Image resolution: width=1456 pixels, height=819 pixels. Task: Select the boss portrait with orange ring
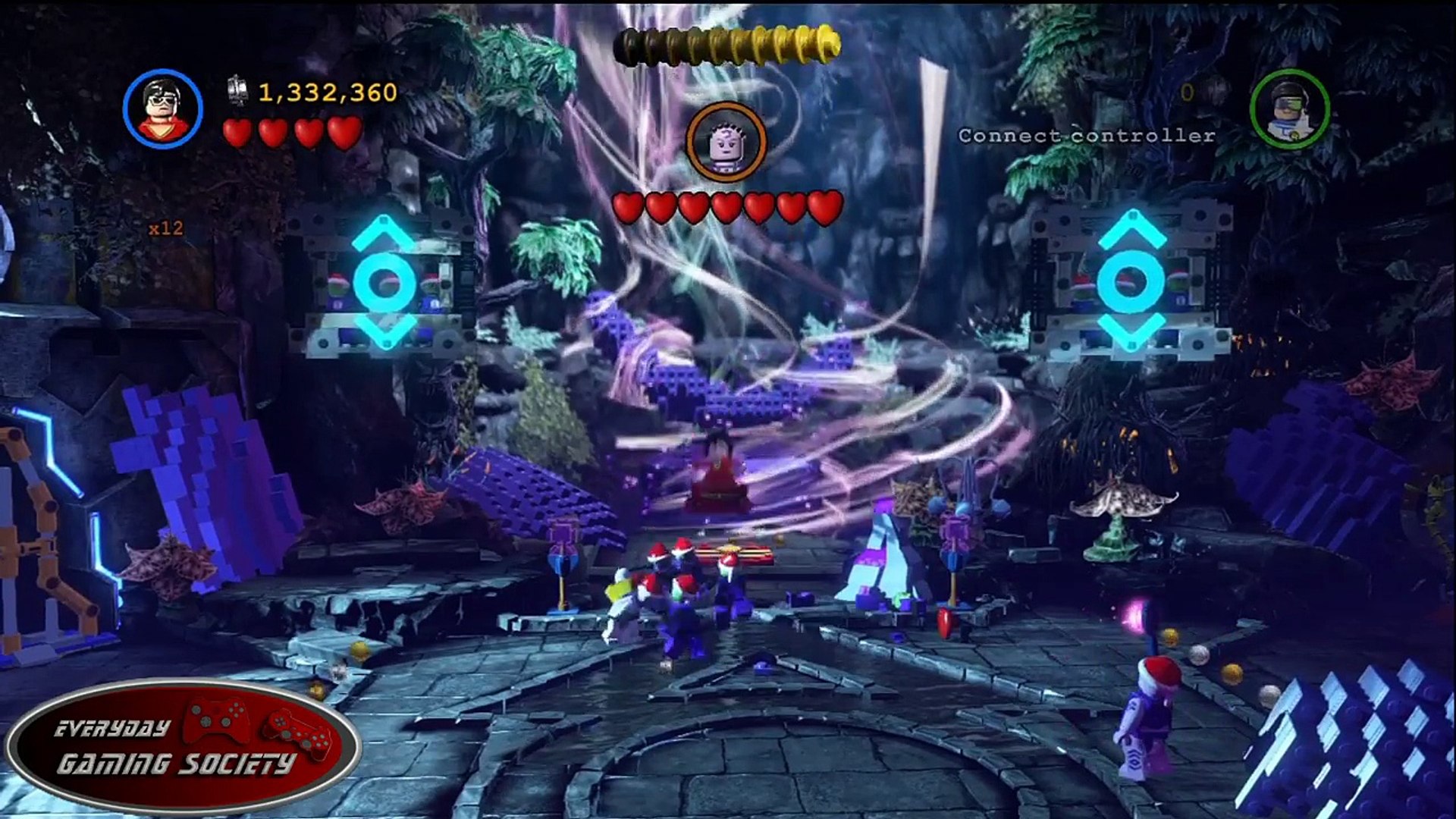[x=726, y=143]
